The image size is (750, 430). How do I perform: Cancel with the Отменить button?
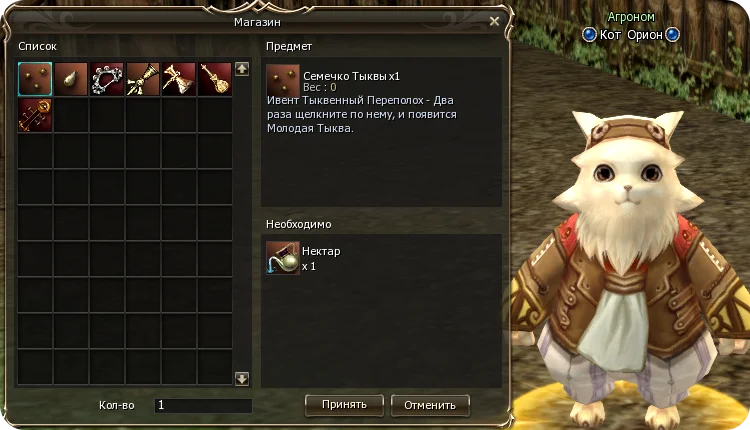pyautogui.click(x=430, y=405)
